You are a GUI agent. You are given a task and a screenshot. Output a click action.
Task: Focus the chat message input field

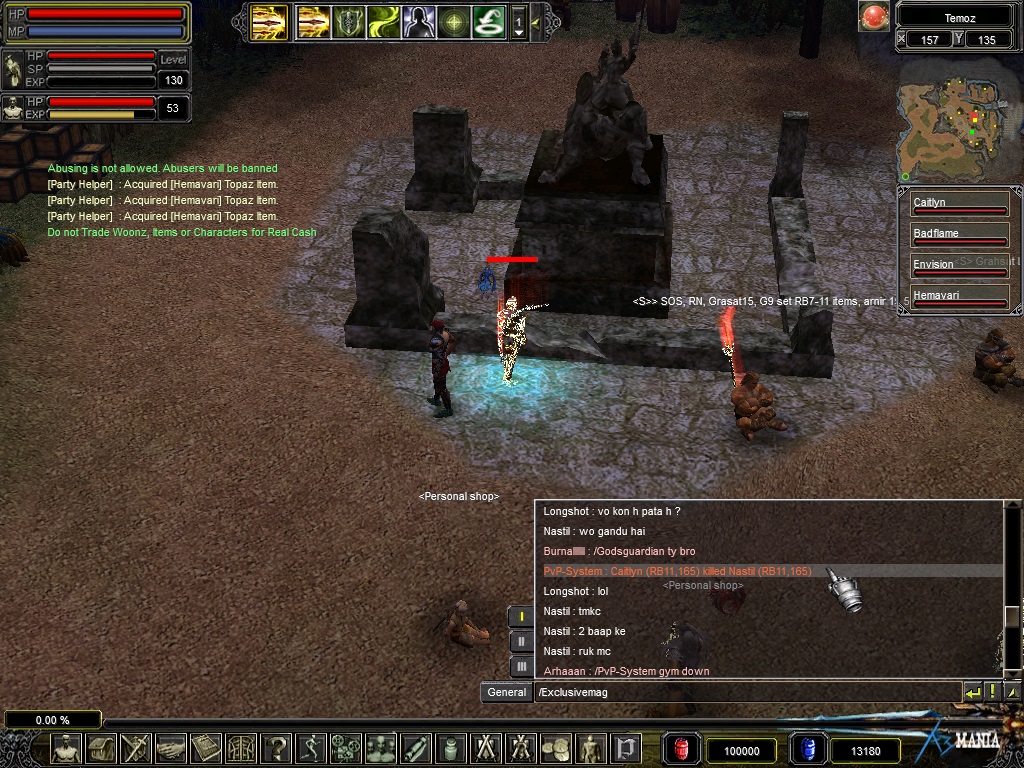click(x=745, y=692)
